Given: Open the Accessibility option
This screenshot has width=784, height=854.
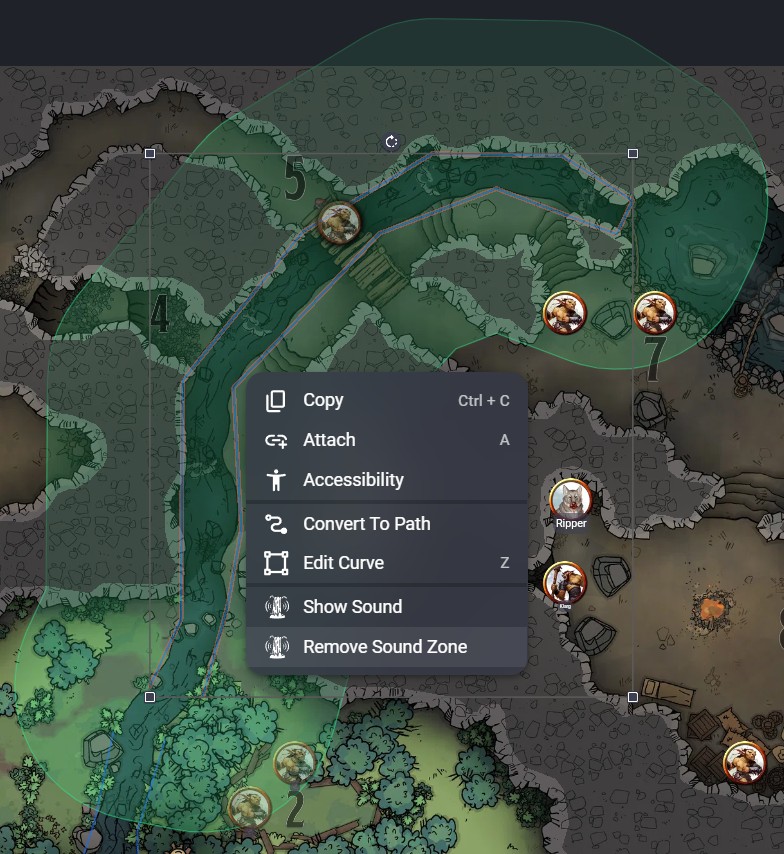Looking at the screenshot, I should [353, 480].
